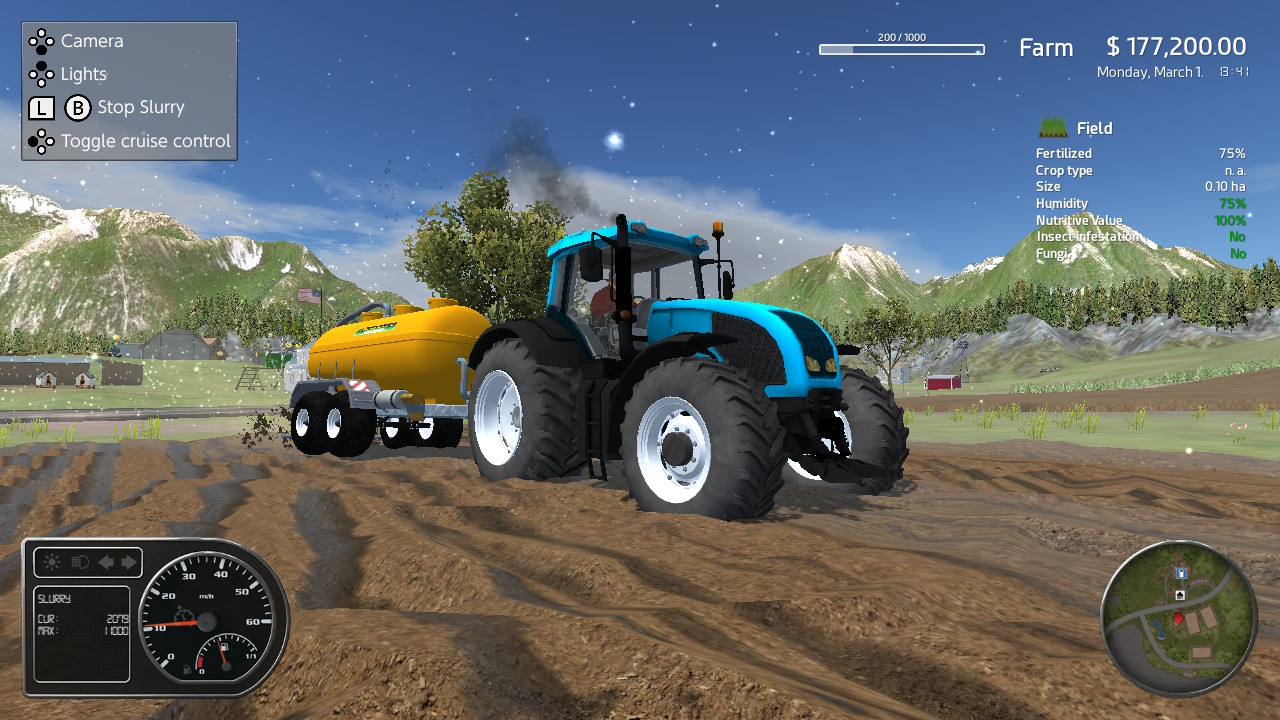Viewport: 1280px width, 720px height.
Task: Click the right turn signal arrow
Action: [127, 561]
